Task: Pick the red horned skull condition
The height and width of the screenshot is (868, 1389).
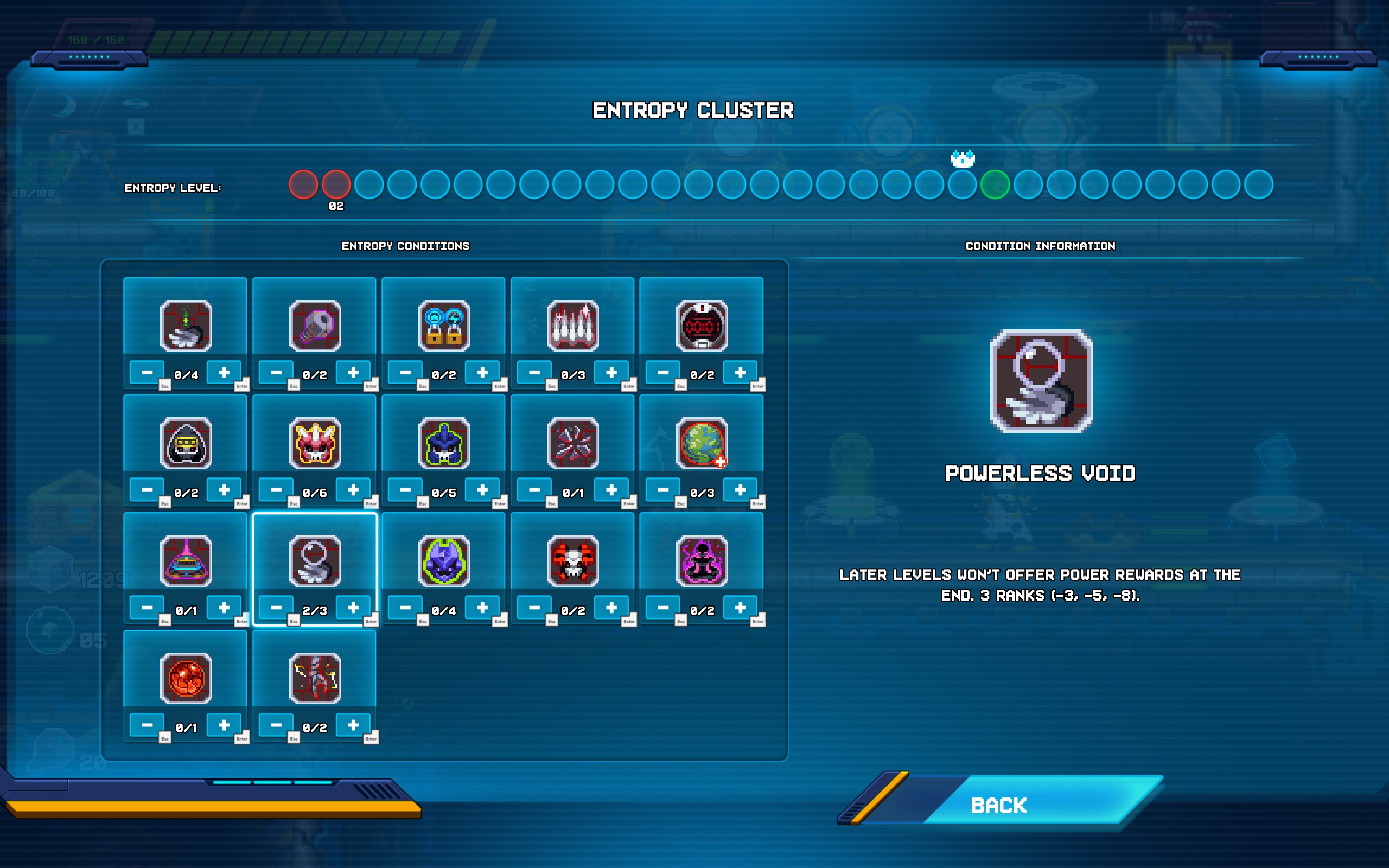Action: coord(573,561)
